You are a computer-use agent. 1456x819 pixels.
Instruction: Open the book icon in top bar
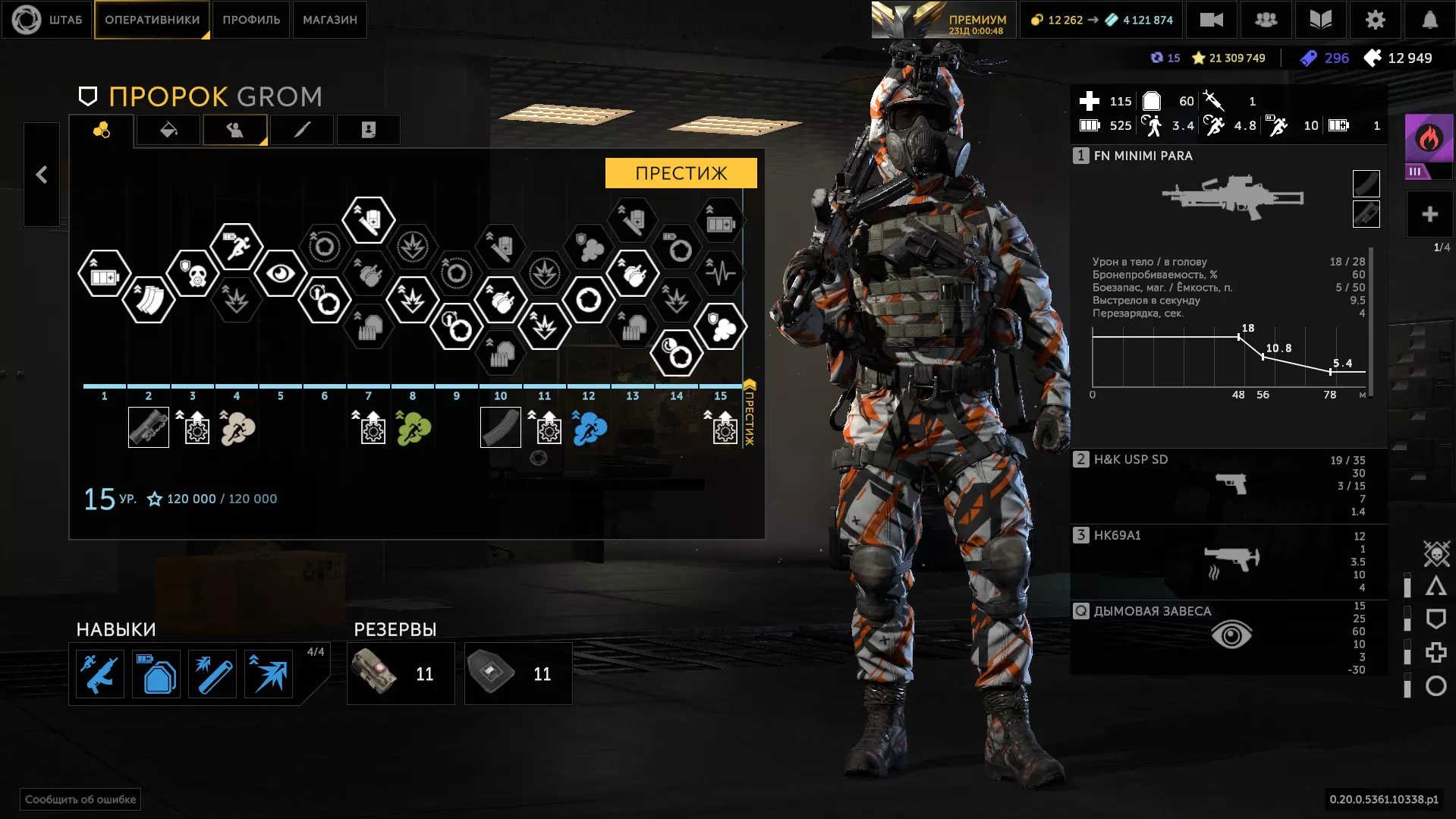pos(1320,20)
